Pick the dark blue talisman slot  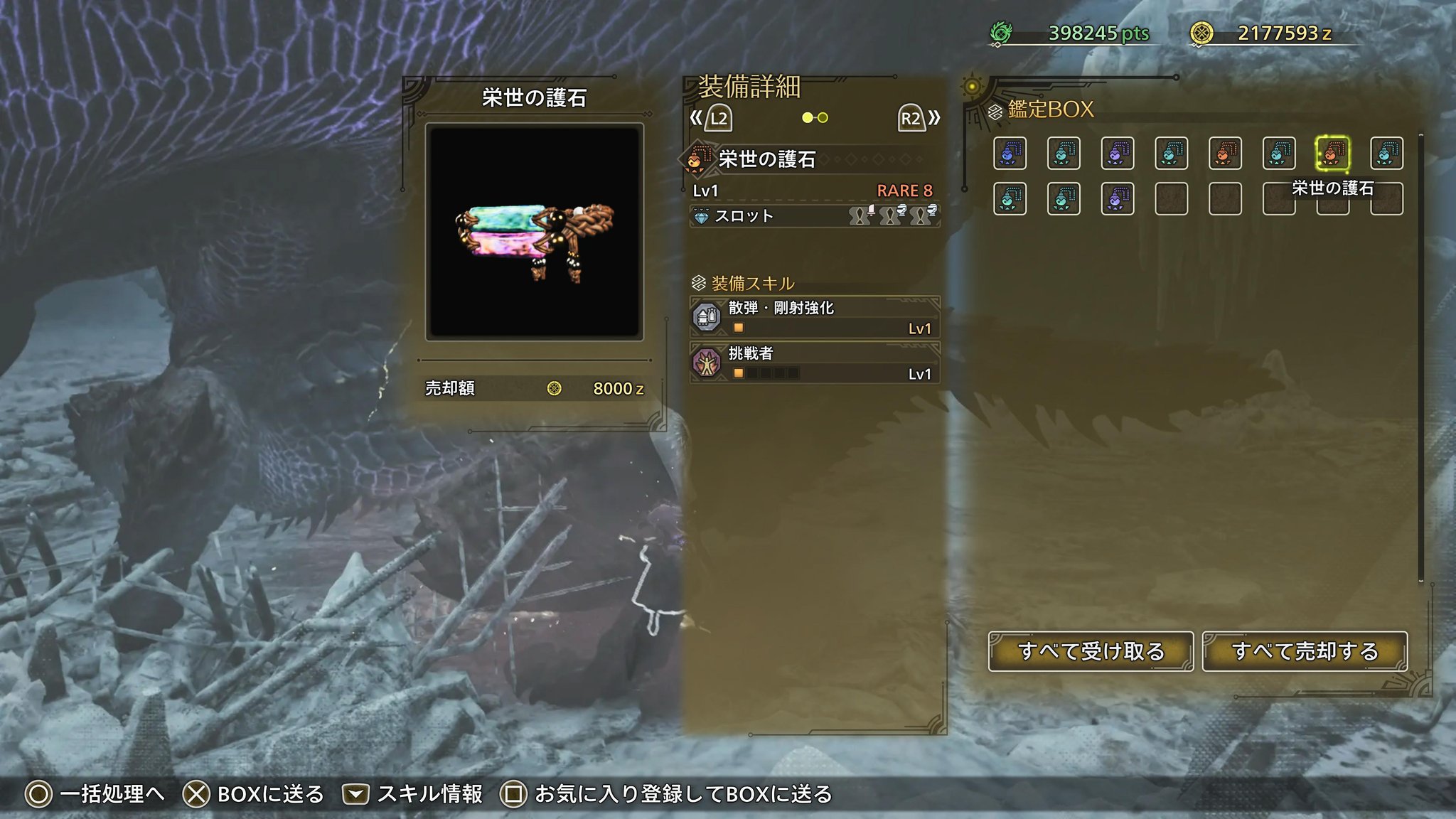pyautogui.click(x=1010, y=154)
